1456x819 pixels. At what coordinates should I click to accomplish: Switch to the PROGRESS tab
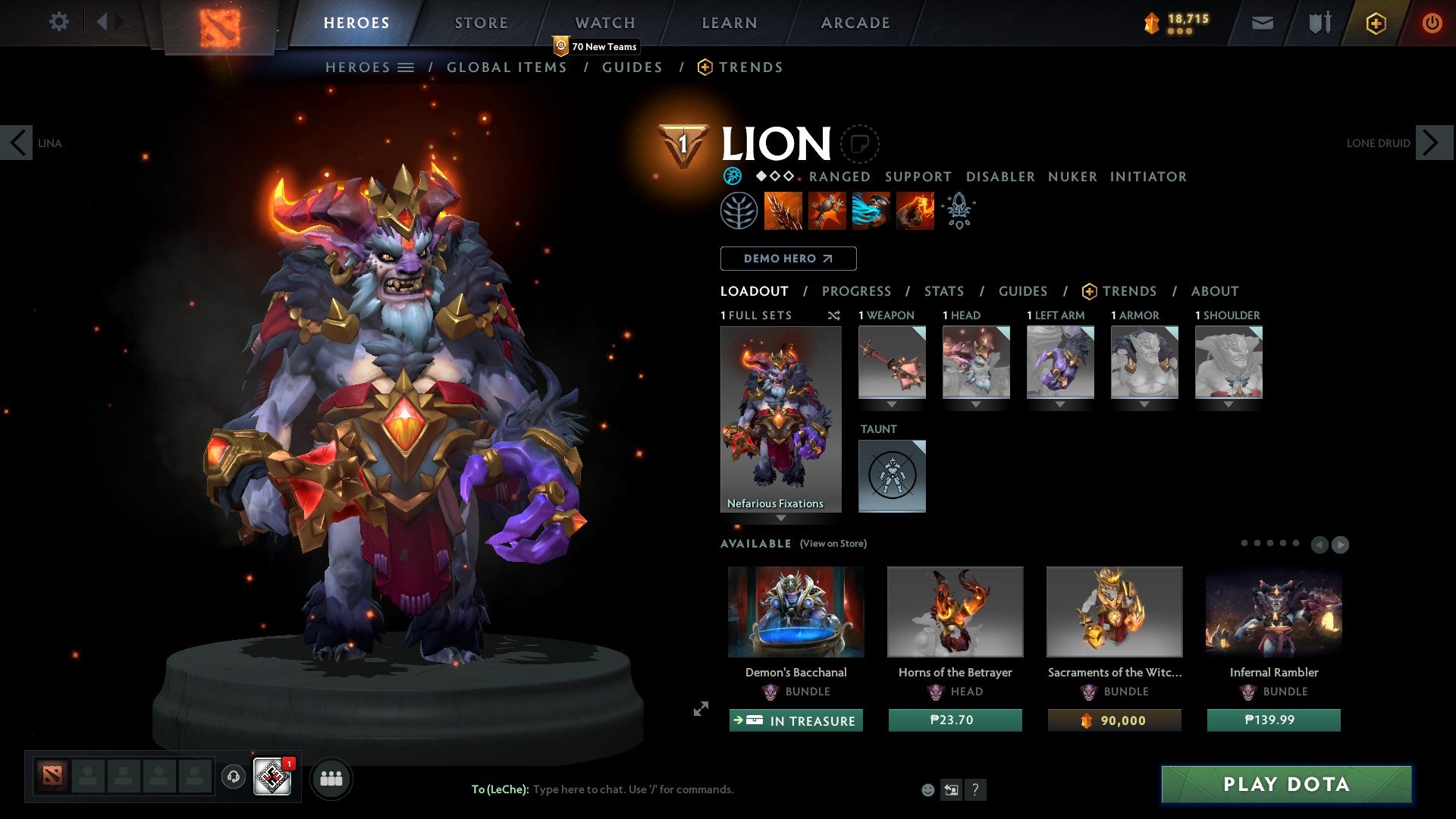(857, 291)
